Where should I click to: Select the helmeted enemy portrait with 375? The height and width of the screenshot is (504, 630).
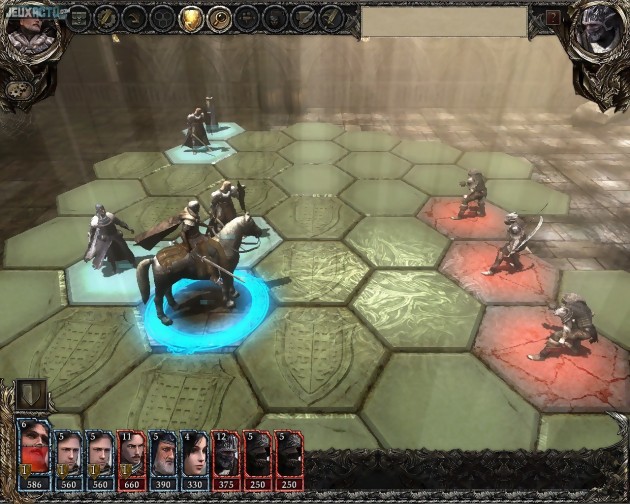225,451
